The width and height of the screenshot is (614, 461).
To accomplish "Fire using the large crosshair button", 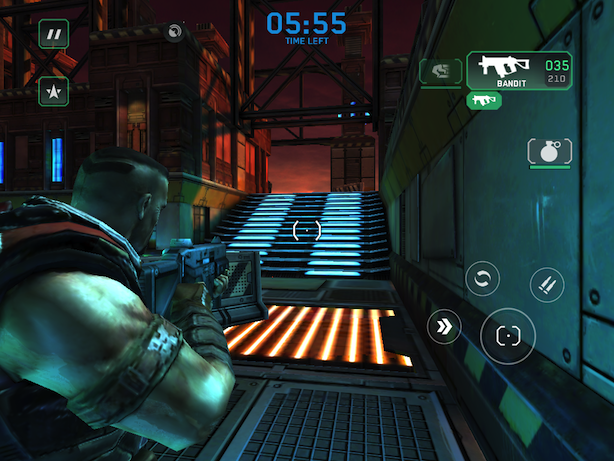I will pos(508,336).
